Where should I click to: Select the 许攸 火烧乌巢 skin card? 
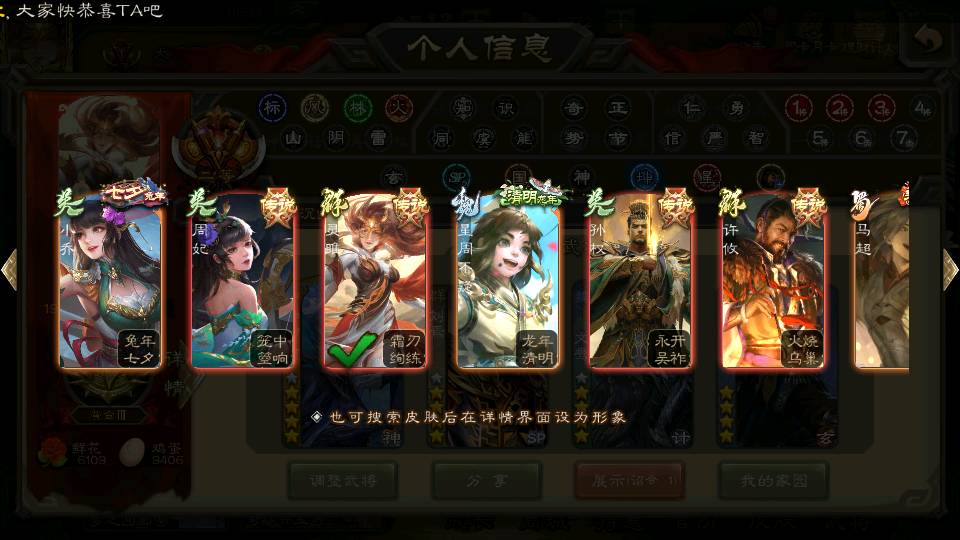pos(774,282)
